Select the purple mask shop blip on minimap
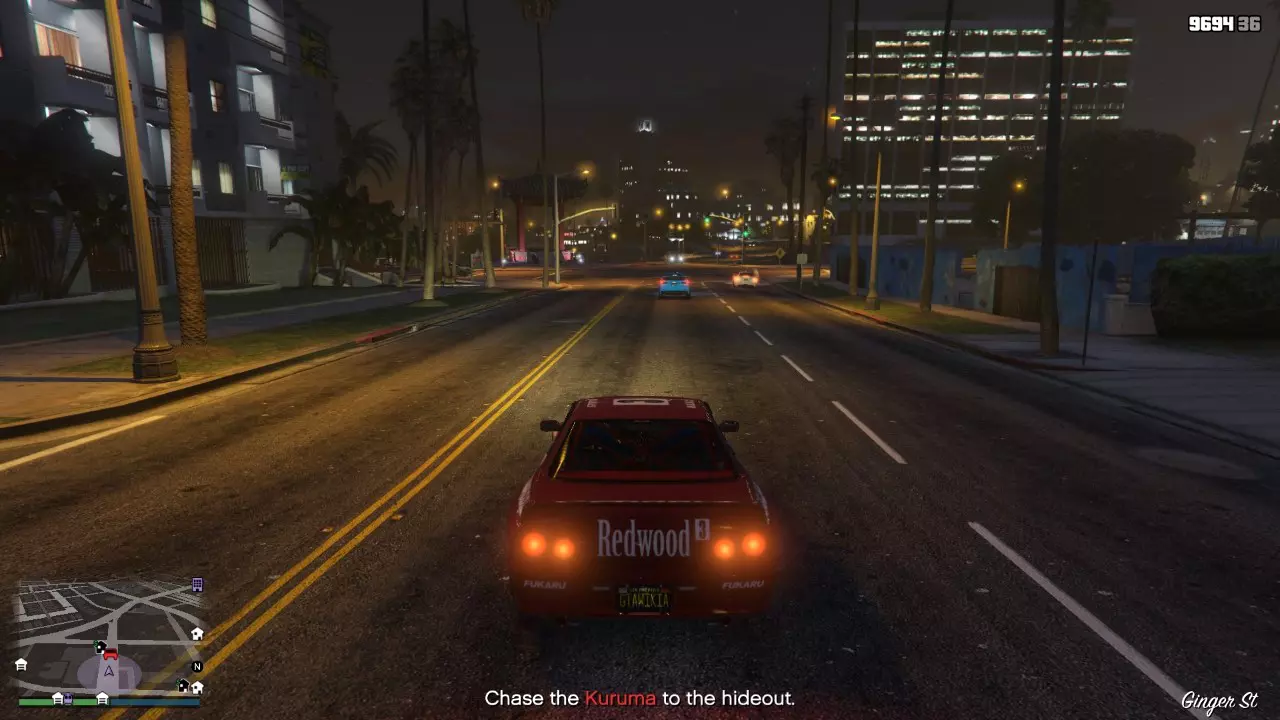Image resolution: width=1280 pixels, height=720 pixels. coord(68,699)
